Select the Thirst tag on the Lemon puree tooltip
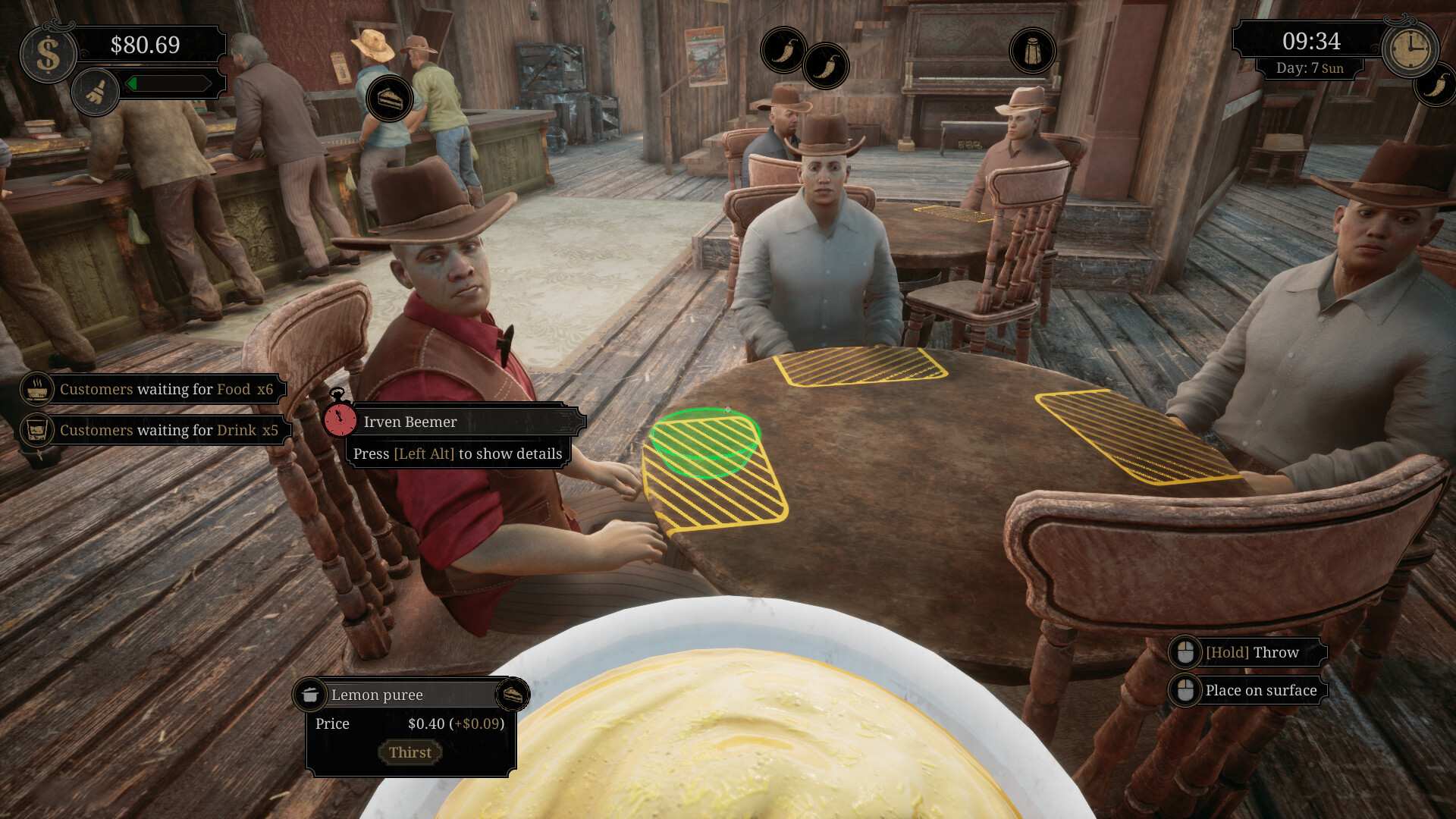 coord(410,752)
